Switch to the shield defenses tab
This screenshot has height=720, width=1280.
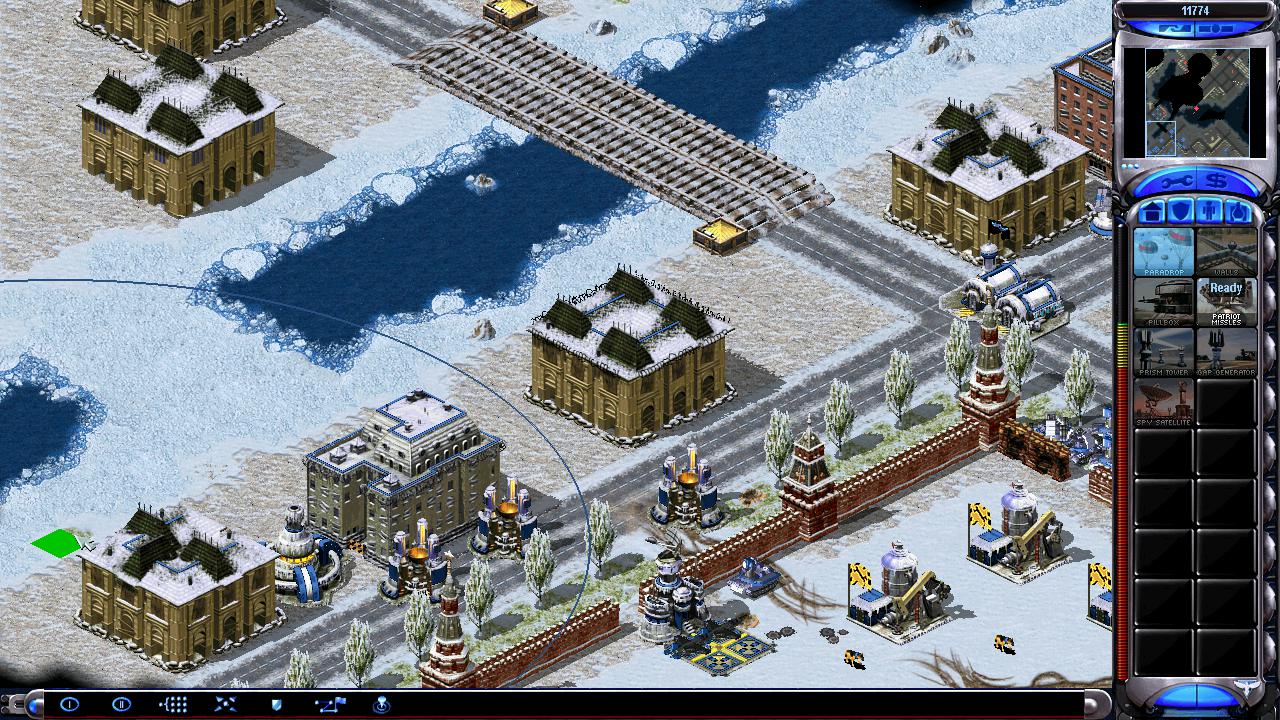[1180, 212]
